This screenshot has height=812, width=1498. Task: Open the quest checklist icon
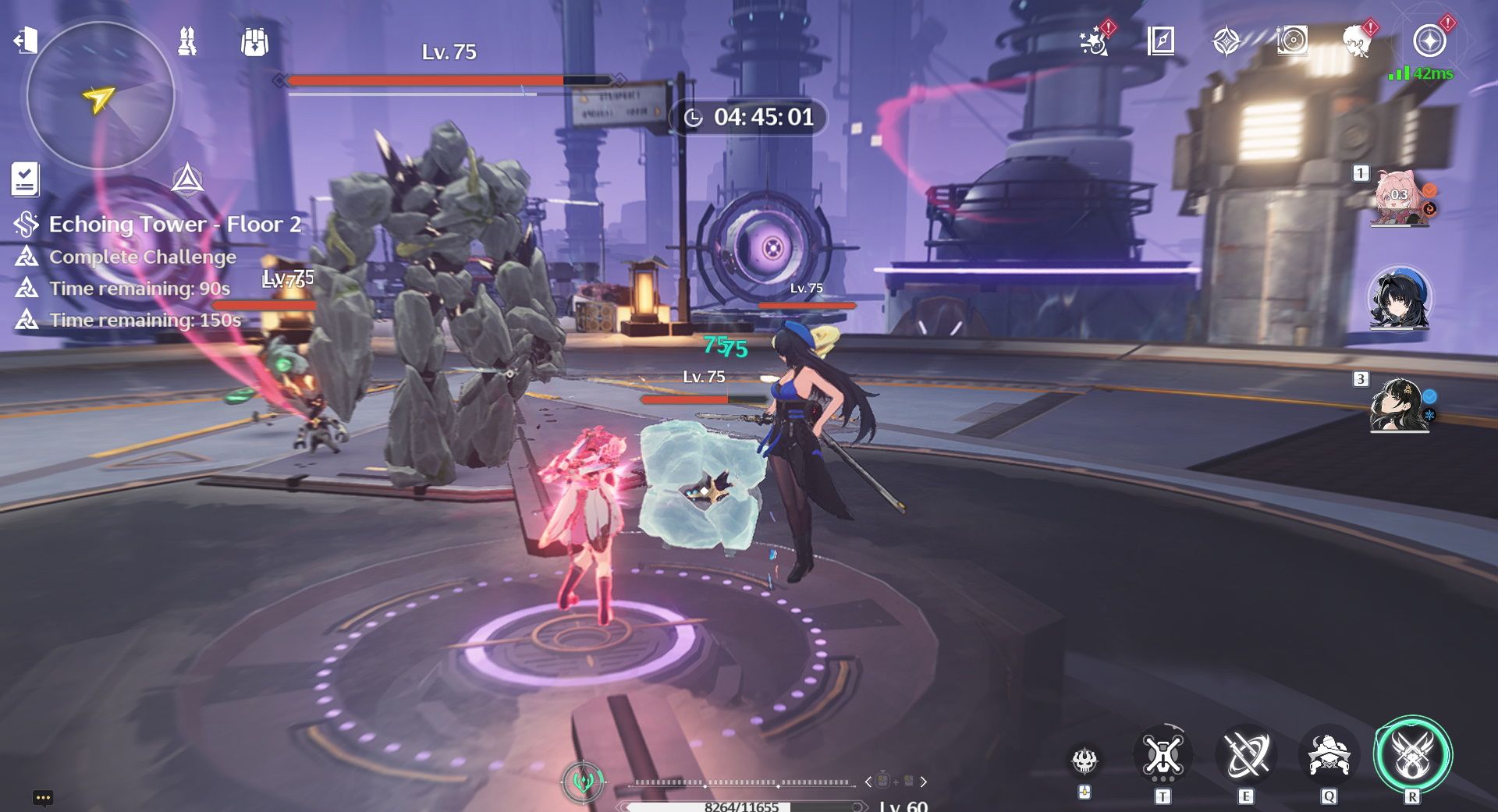point(25,179)
